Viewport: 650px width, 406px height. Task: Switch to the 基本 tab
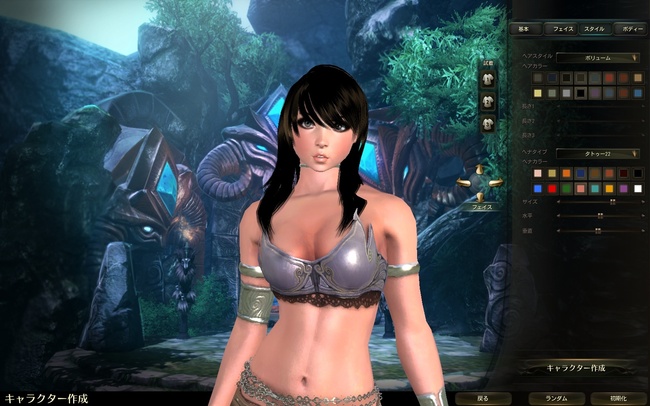tap(527, 30)
